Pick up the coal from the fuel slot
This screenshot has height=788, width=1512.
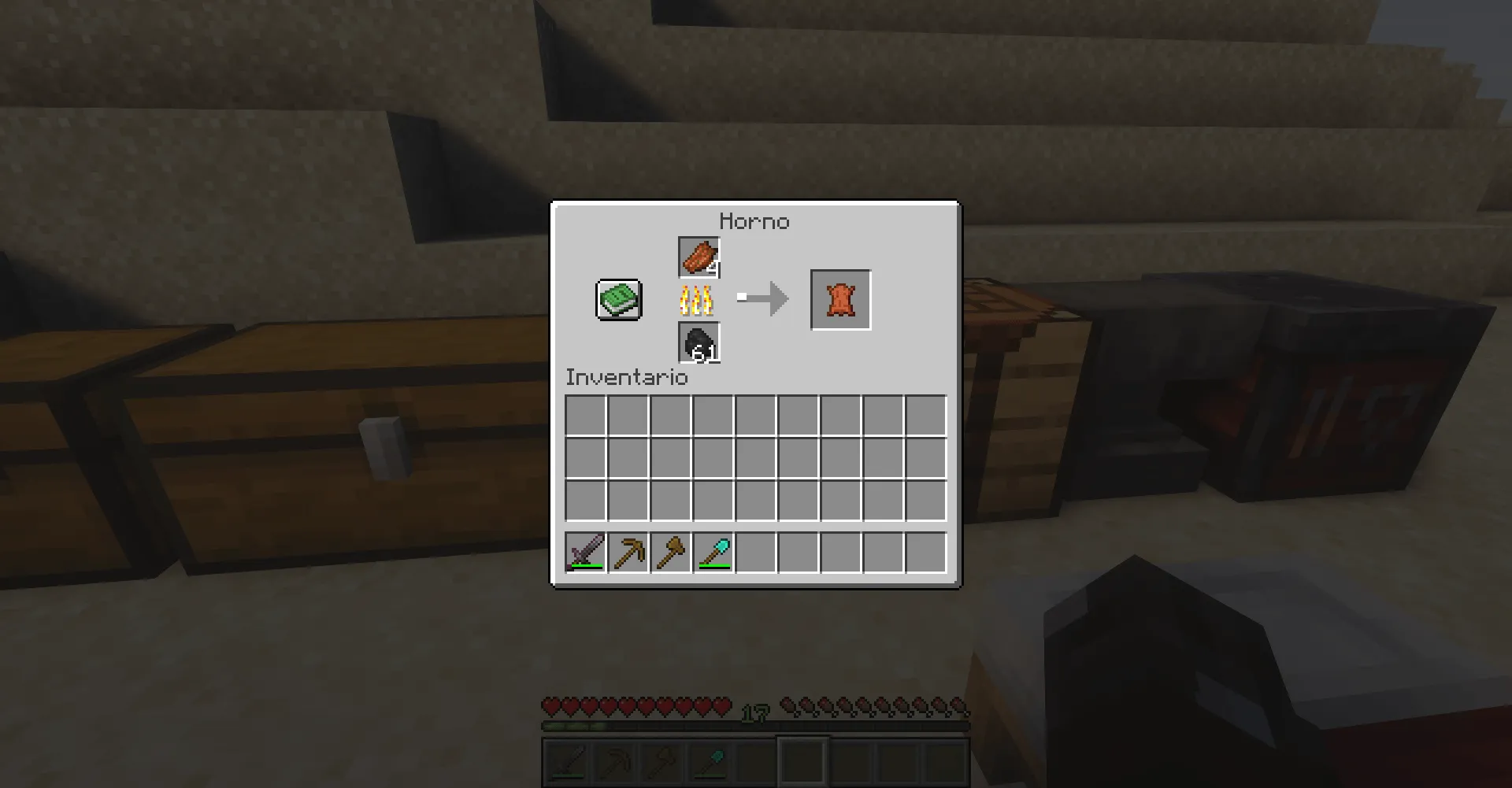point(698,342)
